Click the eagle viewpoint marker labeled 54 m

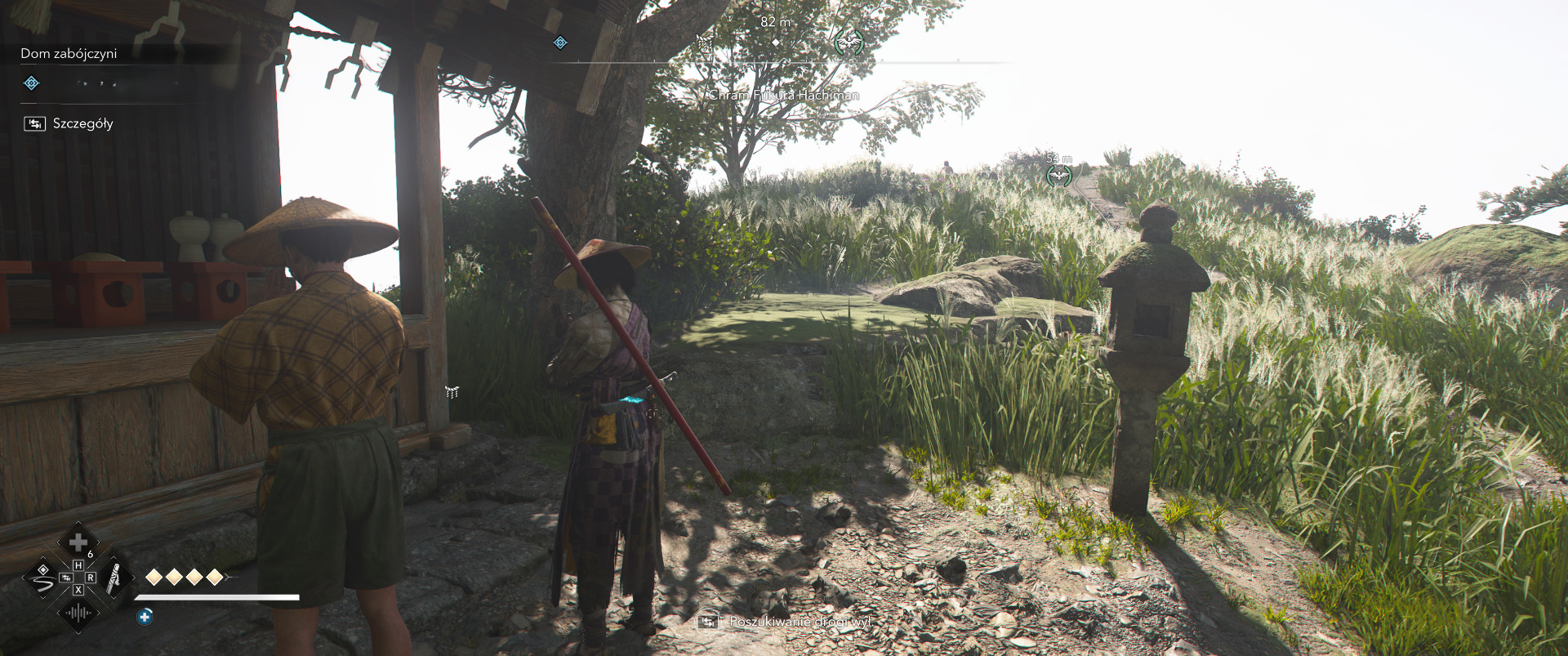click(1058, 176)
